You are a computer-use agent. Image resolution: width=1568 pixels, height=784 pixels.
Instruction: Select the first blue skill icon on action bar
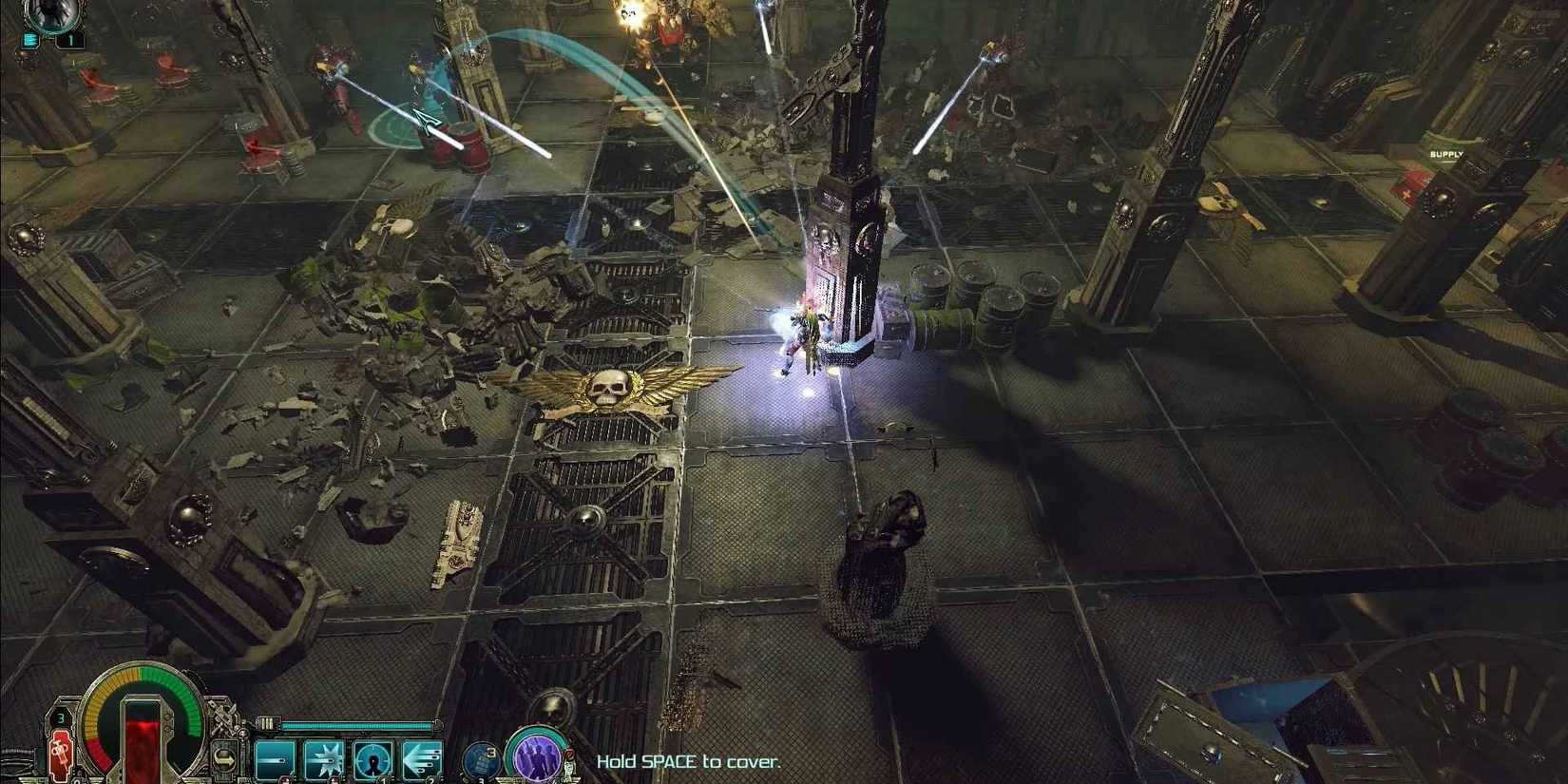pos(277,757)
